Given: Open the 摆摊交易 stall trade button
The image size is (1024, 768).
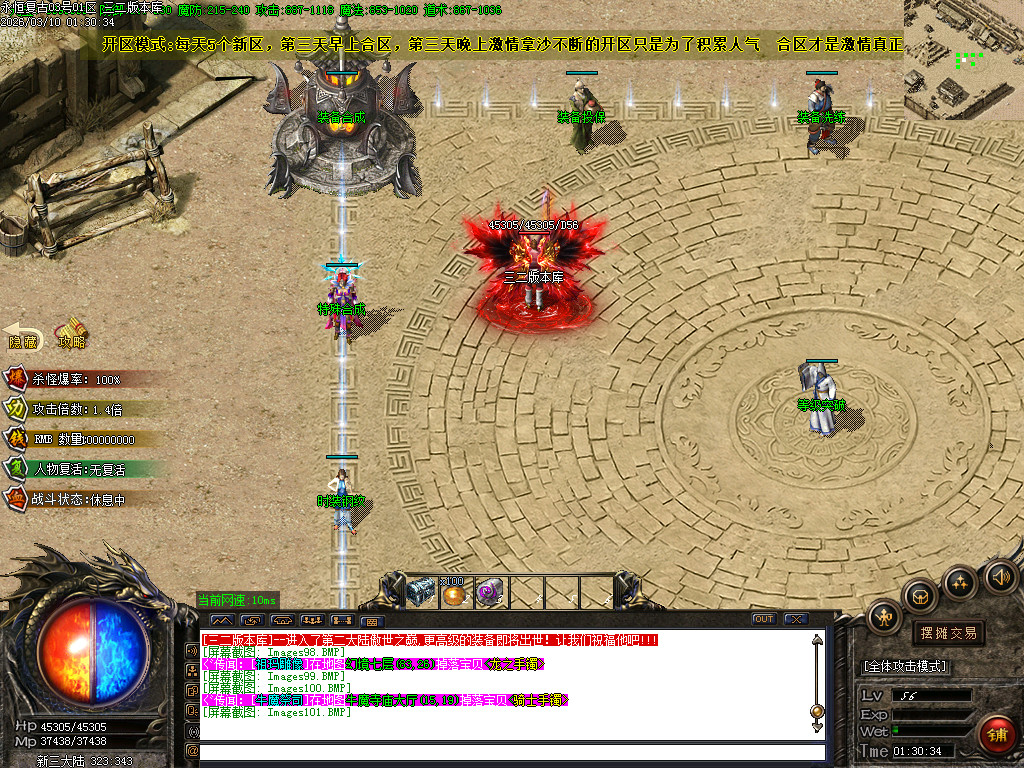Looking at the screenshot, I should click(947, 633).
